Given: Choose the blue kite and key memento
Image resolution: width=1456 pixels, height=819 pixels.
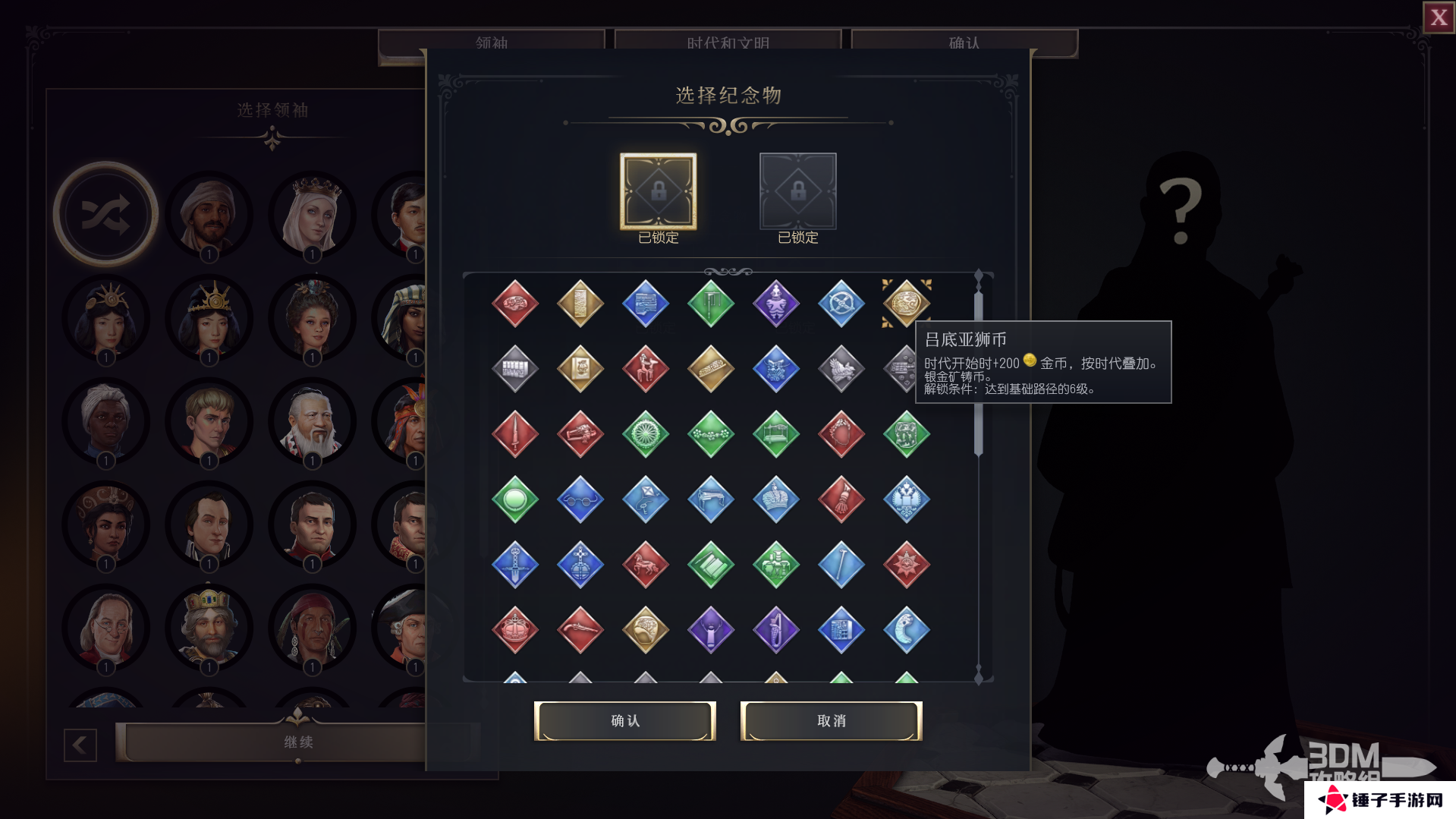Looking at the screenshot, I should tap(646, 499).
